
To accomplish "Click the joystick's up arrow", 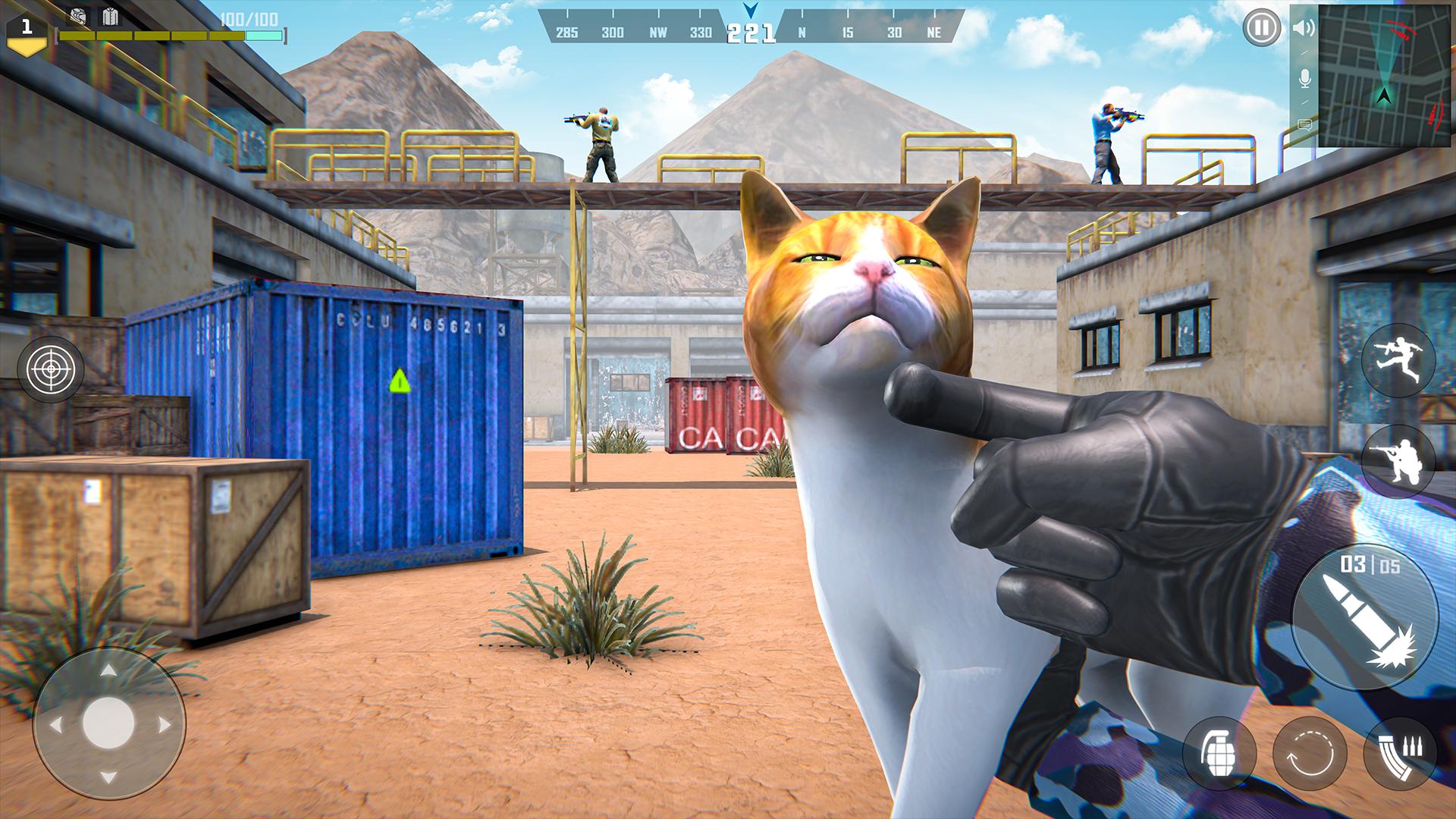I will point(108,672).
